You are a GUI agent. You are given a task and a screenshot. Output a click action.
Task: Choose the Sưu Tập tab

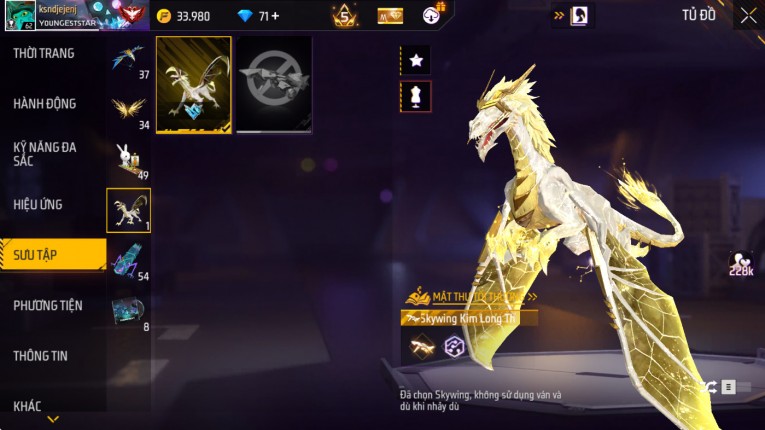(52, 255)
